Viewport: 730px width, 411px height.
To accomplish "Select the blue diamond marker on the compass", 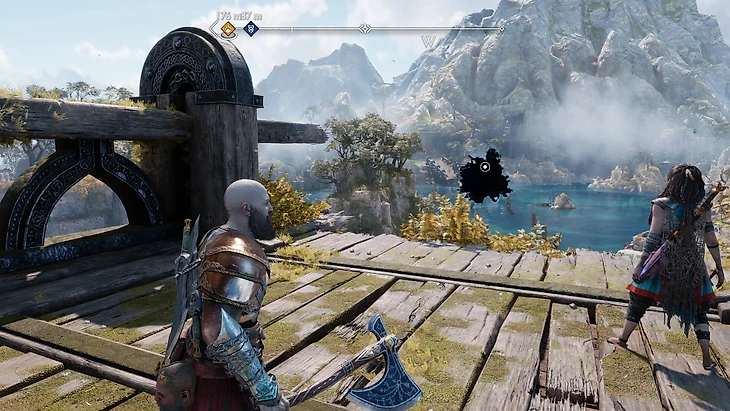I will click(251, 29).
